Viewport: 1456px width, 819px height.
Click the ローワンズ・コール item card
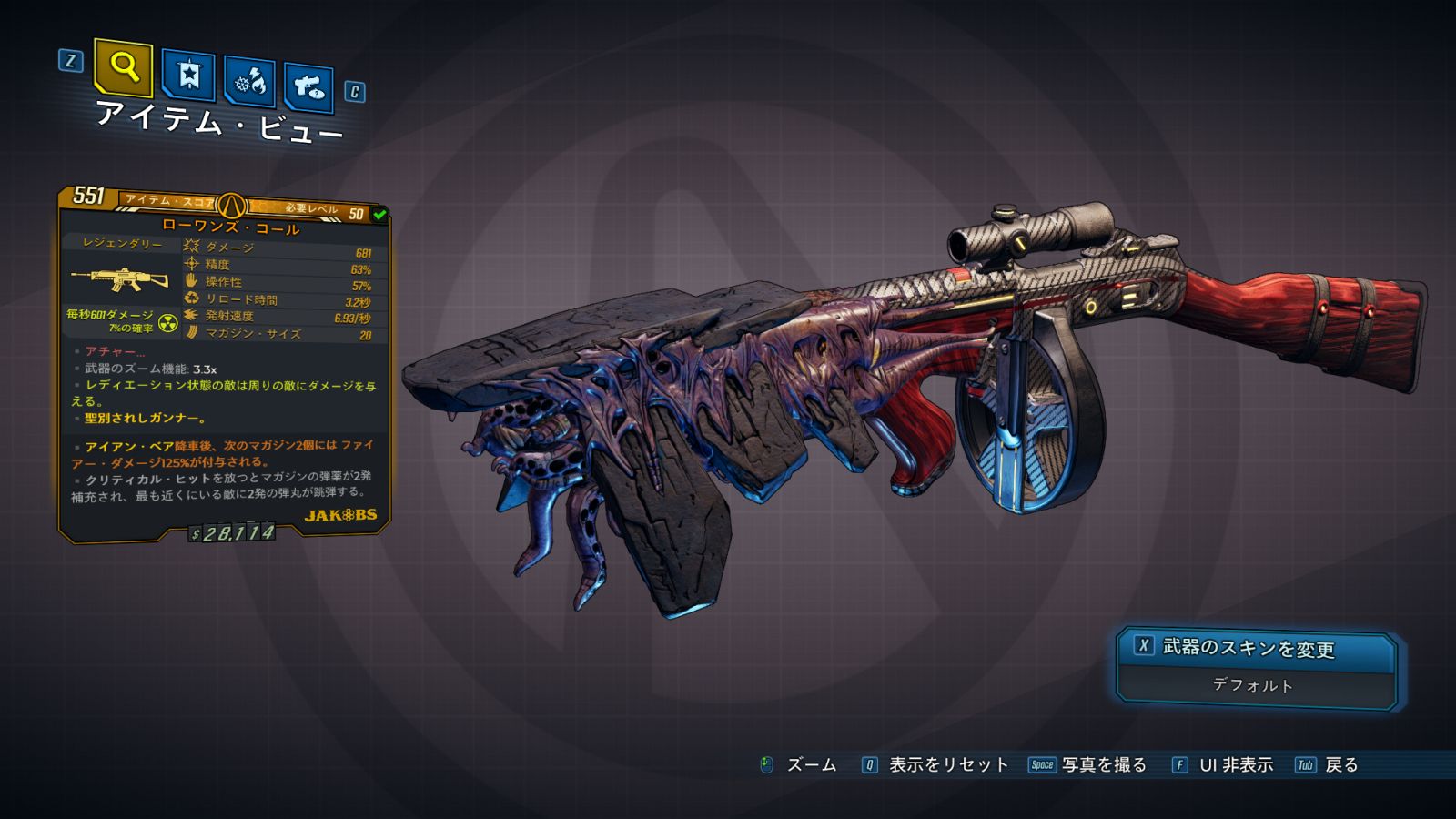[x=225, y=364]
